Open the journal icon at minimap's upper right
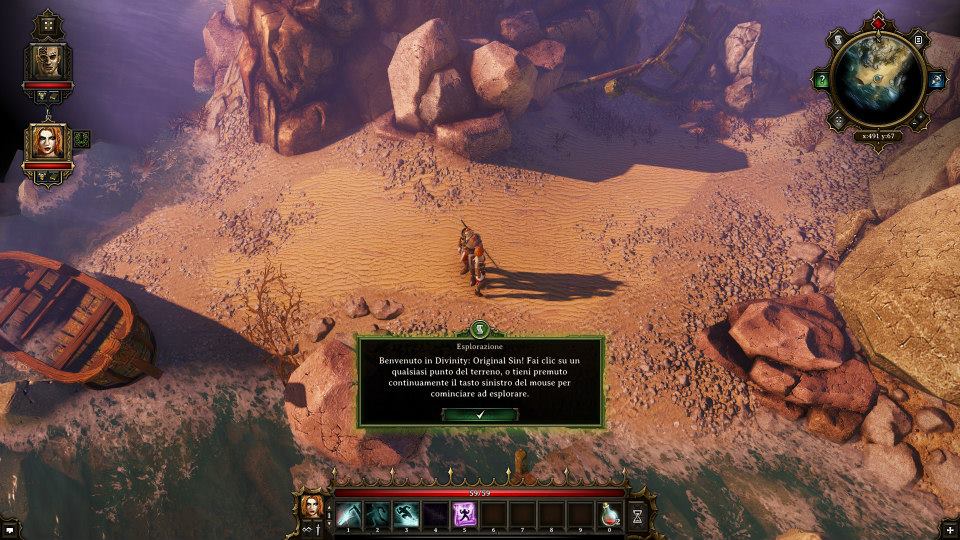960x540 pixels. click(919, 40)
